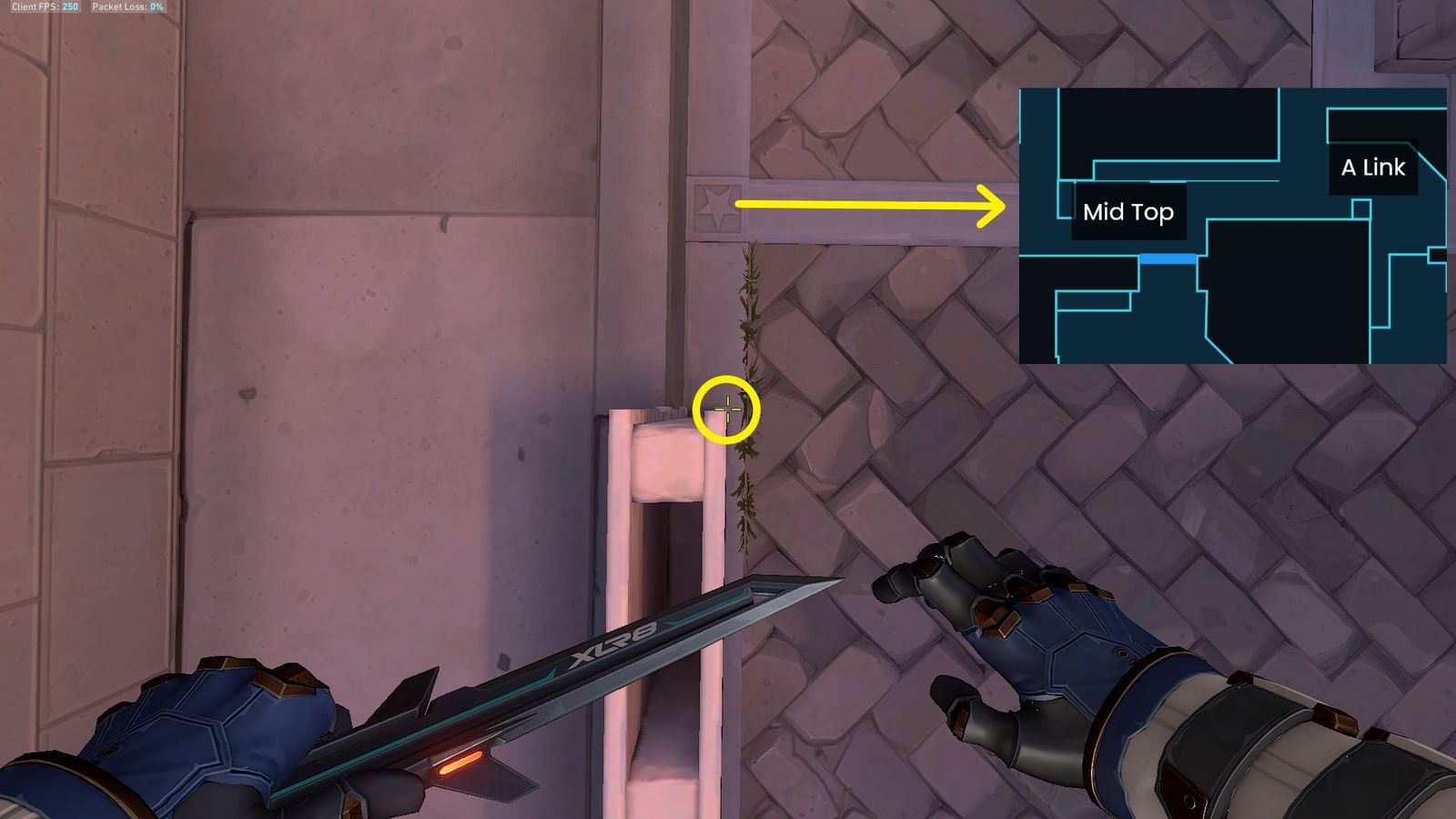Click the star emblem on the wall beam
Viewport: 1456px width, 819px height.
715,206
